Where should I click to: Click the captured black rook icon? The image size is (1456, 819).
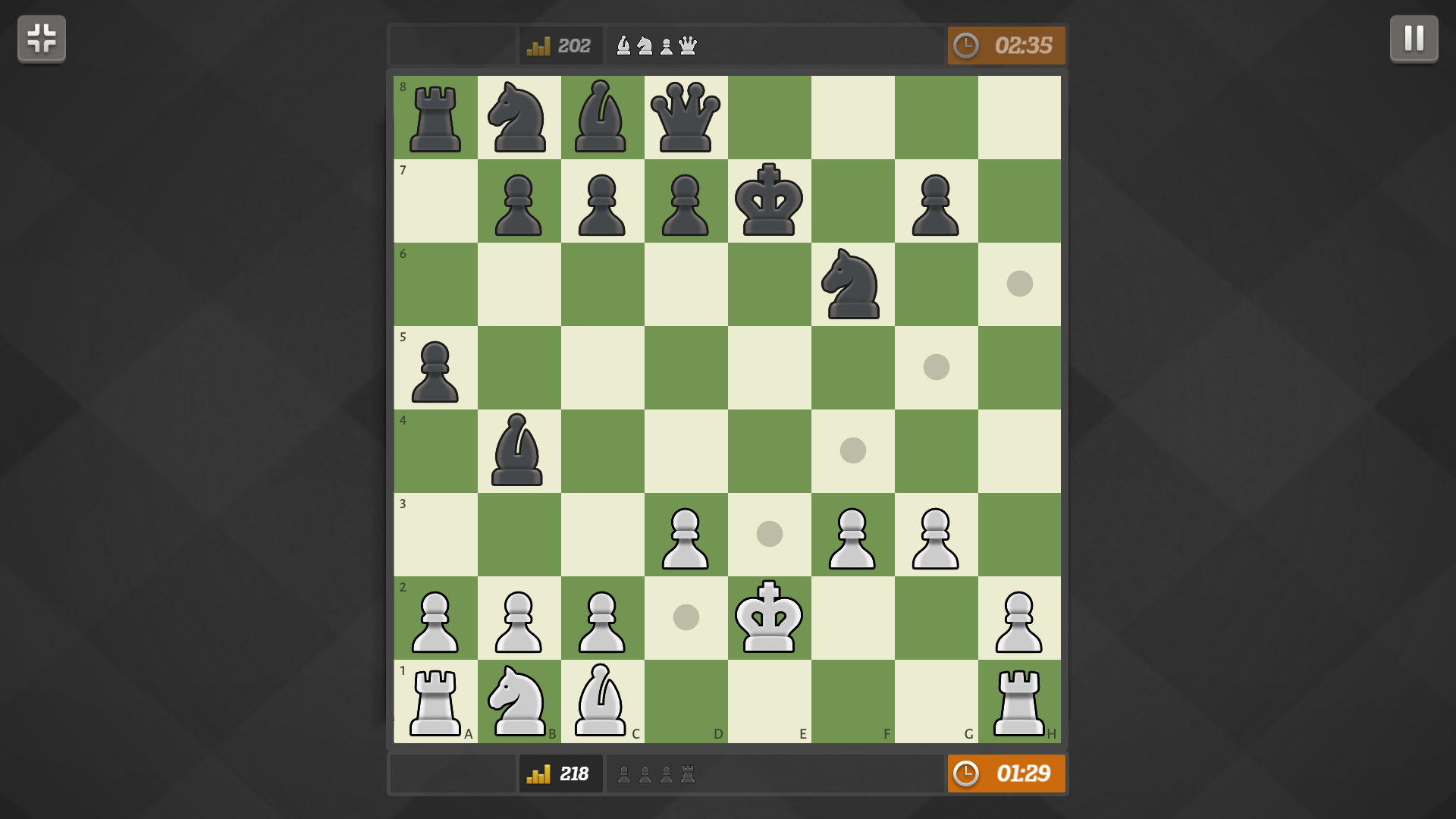pos(686,774)
